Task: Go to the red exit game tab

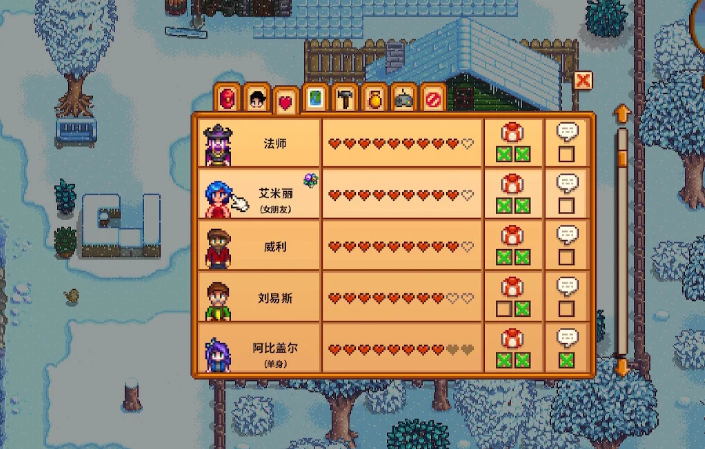Action: pyautogui.click(x=432, y=99)
